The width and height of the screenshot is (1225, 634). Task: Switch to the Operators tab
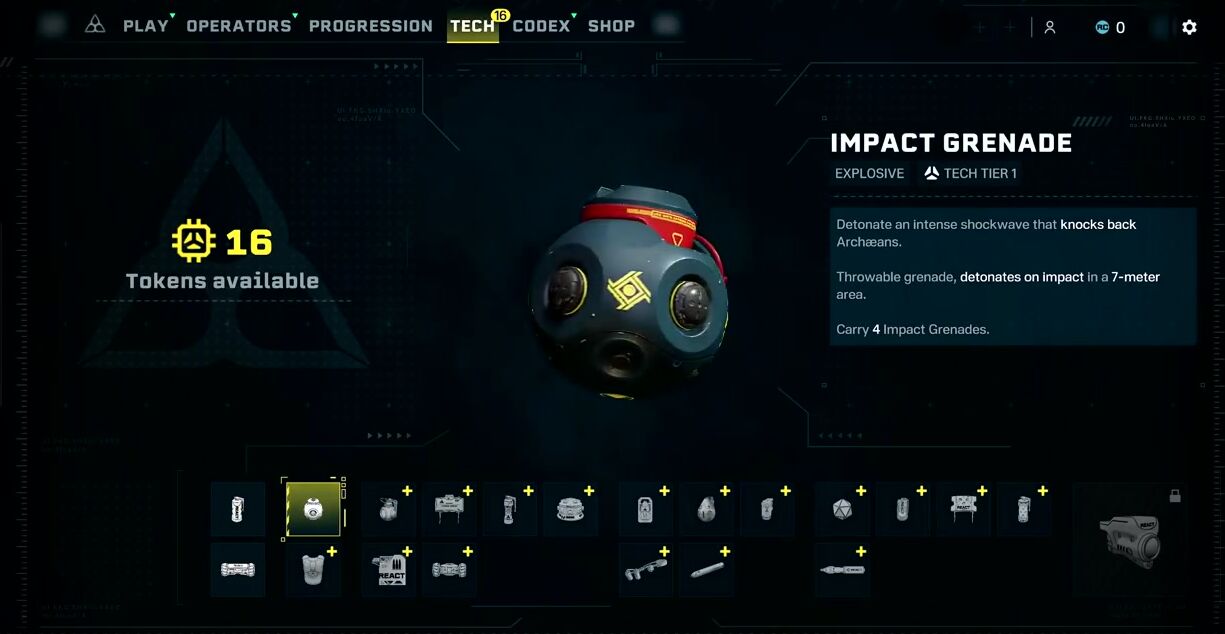pyautogui.click(x=238, y=26)
